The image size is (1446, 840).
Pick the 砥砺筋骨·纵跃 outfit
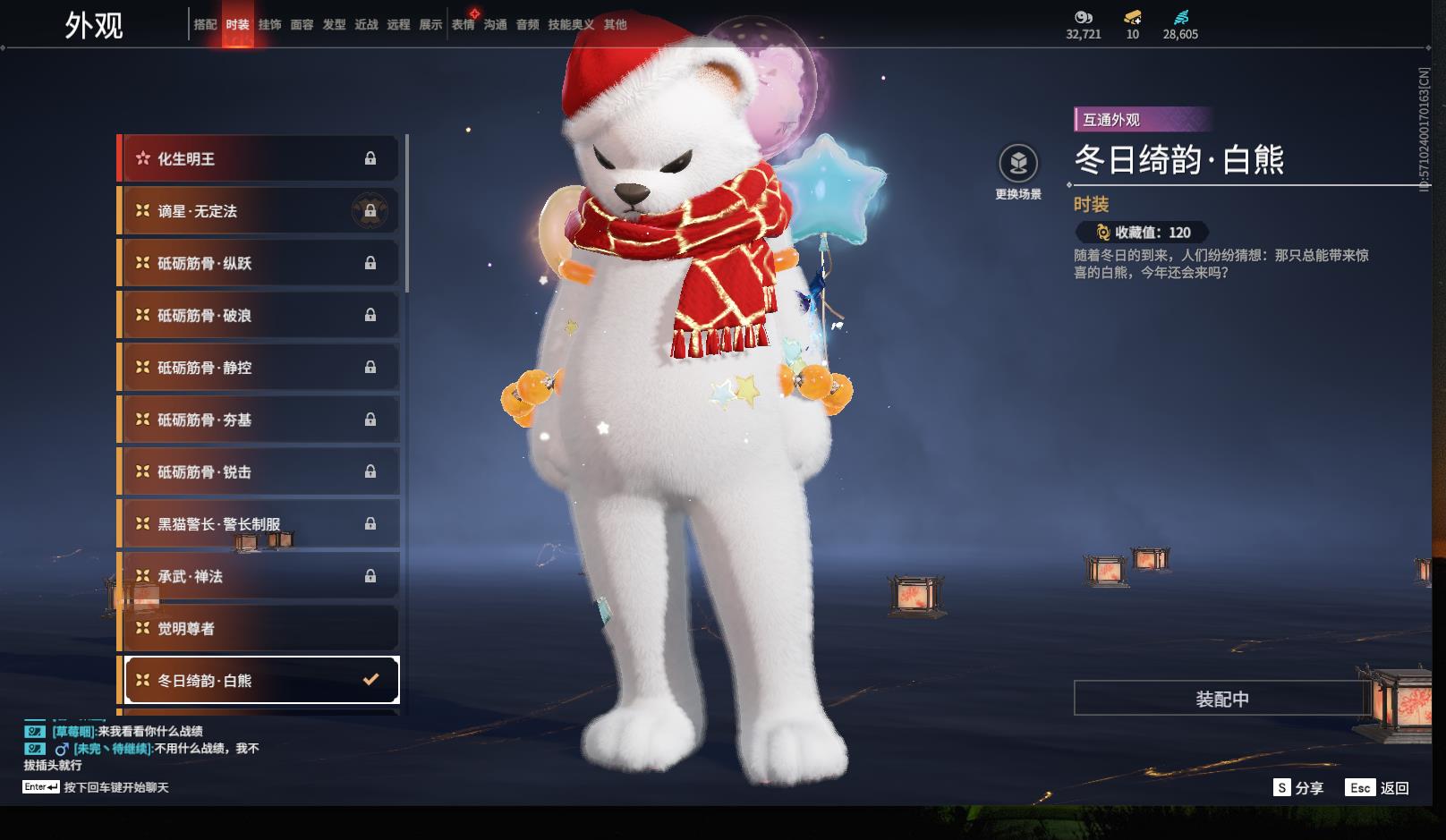[x=259, y=263]
